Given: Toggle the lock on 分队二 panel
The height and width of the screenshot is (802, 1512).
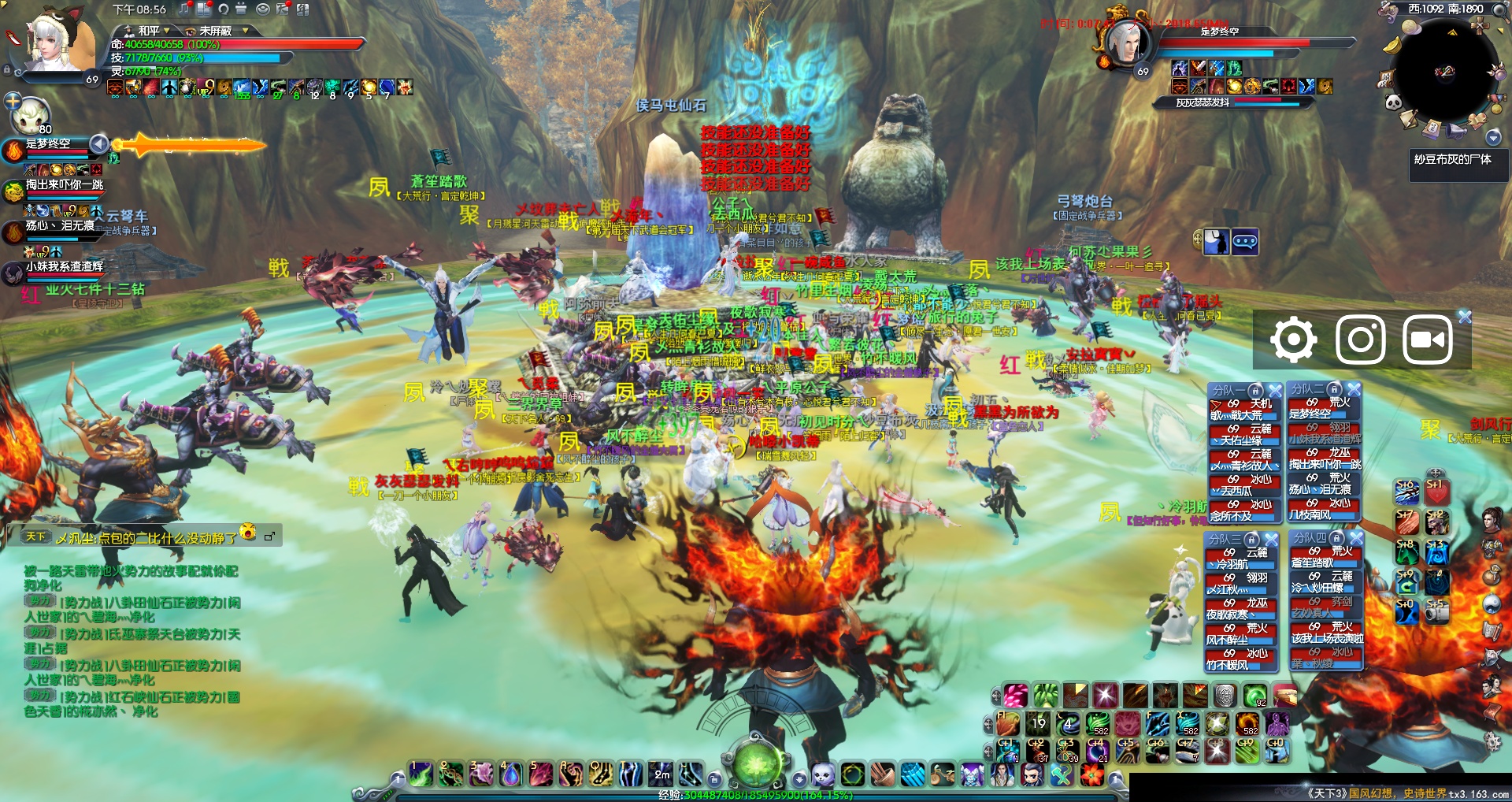Looking at the screenshot, I should pos(1334,389).
